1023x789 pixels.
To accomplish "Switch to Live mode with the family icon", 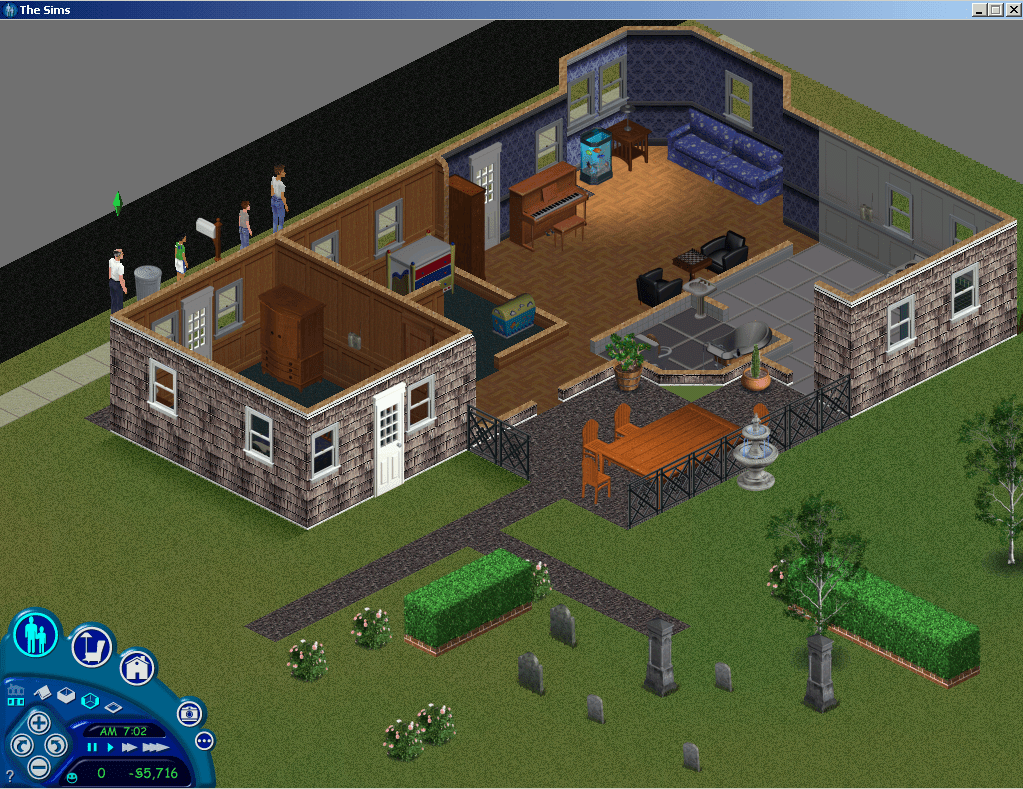I will click(35, 634).
